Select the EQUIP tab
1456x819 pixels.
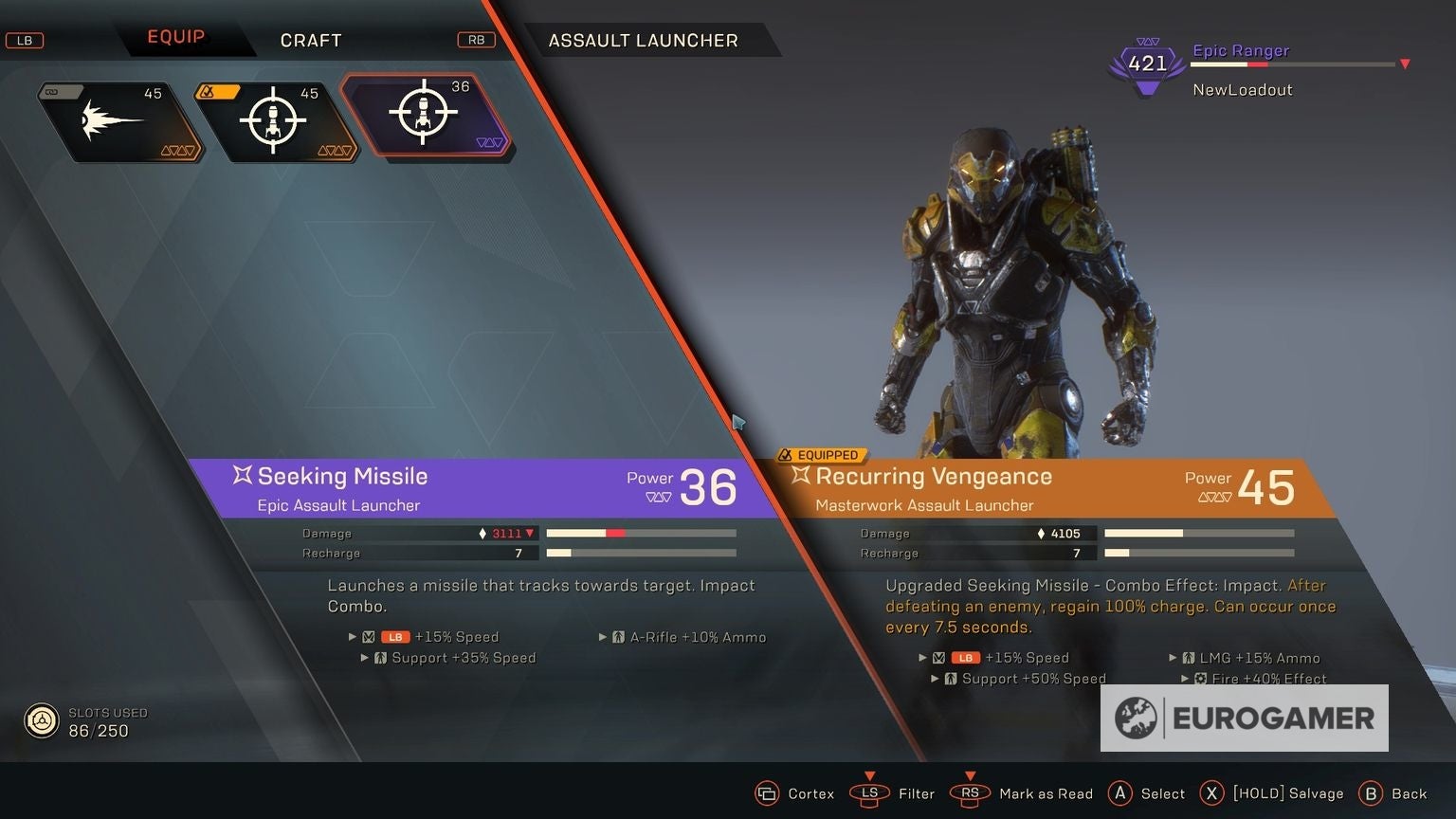175,36
